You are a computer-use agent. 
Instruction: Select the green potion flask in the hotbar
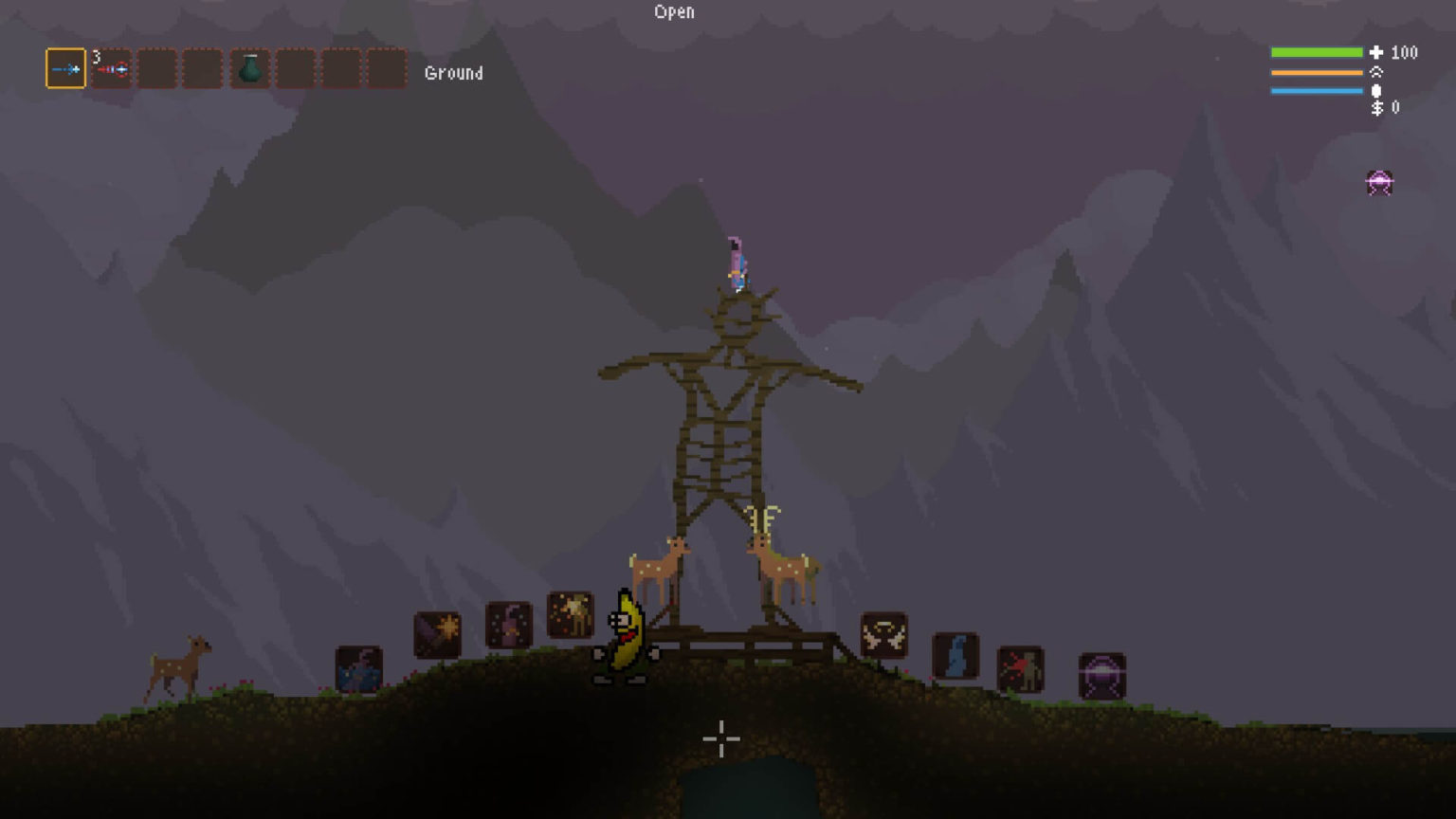(x=249, y=70)
